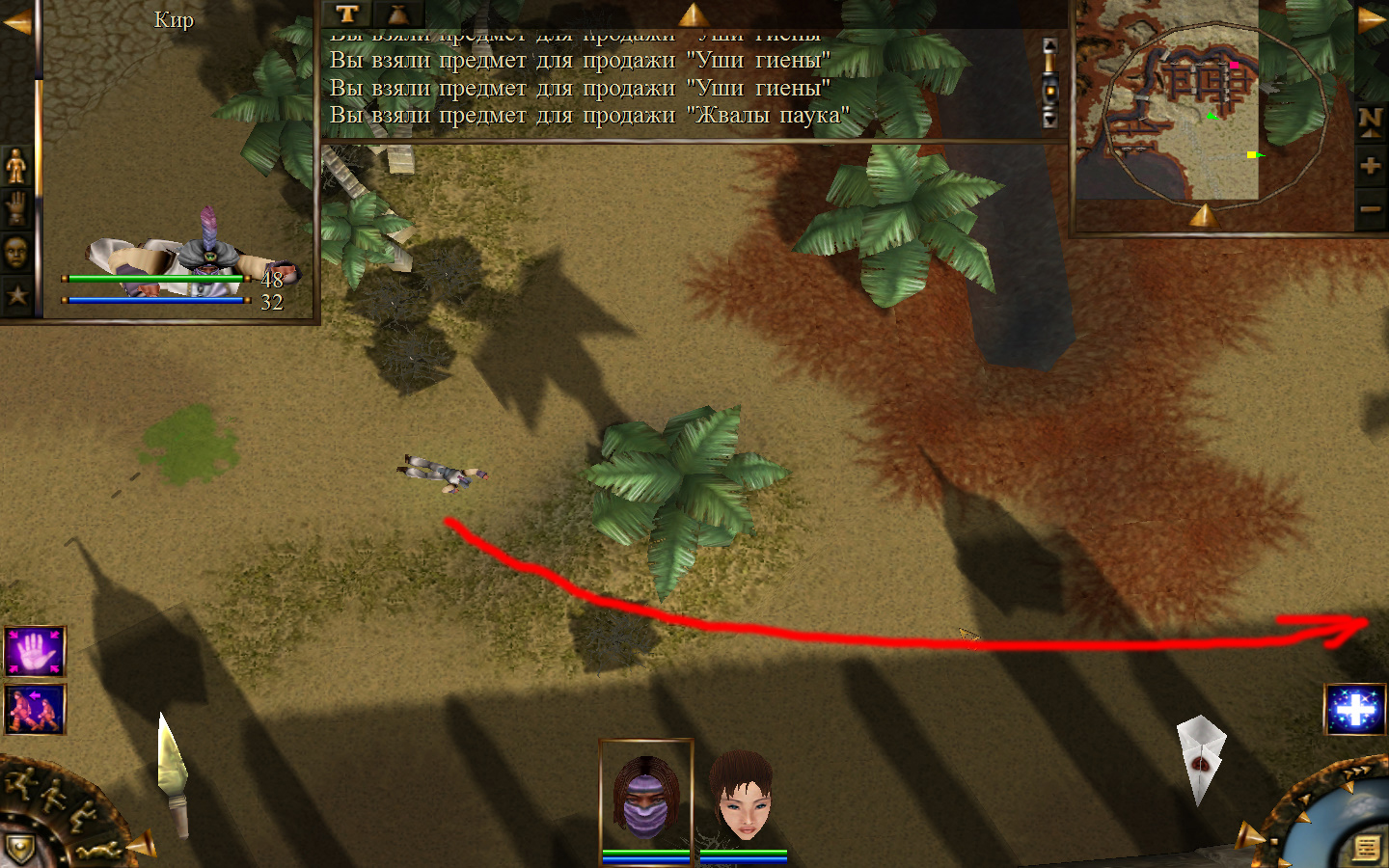
Task: Open the face icon panel
Action: (x=16, y=253)
